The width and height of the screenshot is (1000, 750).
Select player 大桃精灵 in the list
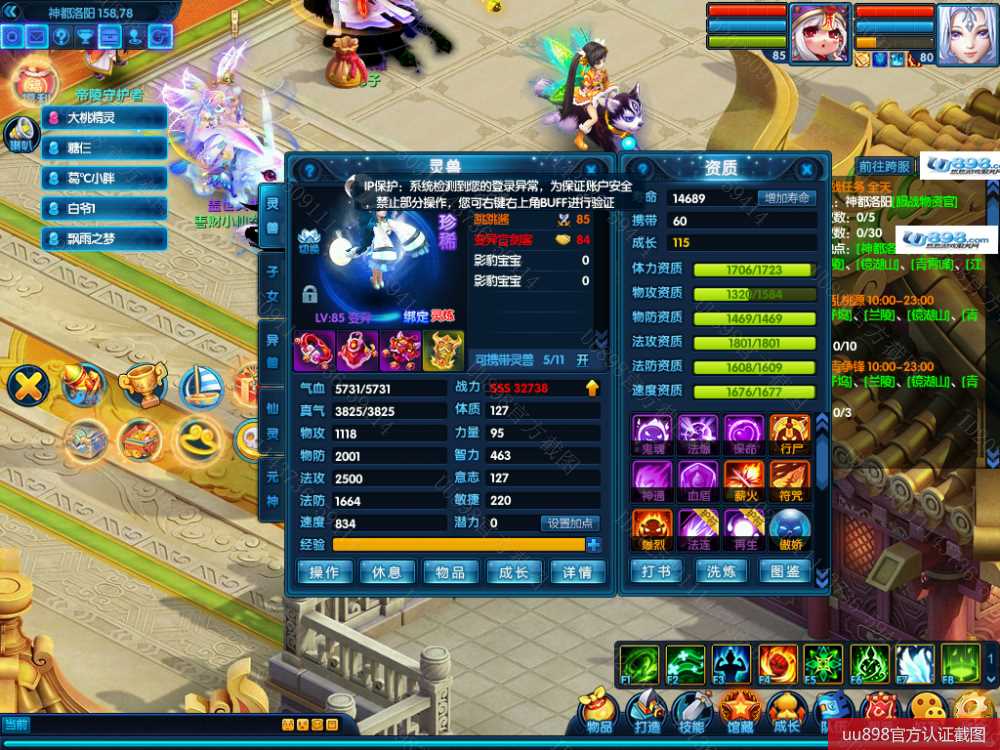(105, 118)
